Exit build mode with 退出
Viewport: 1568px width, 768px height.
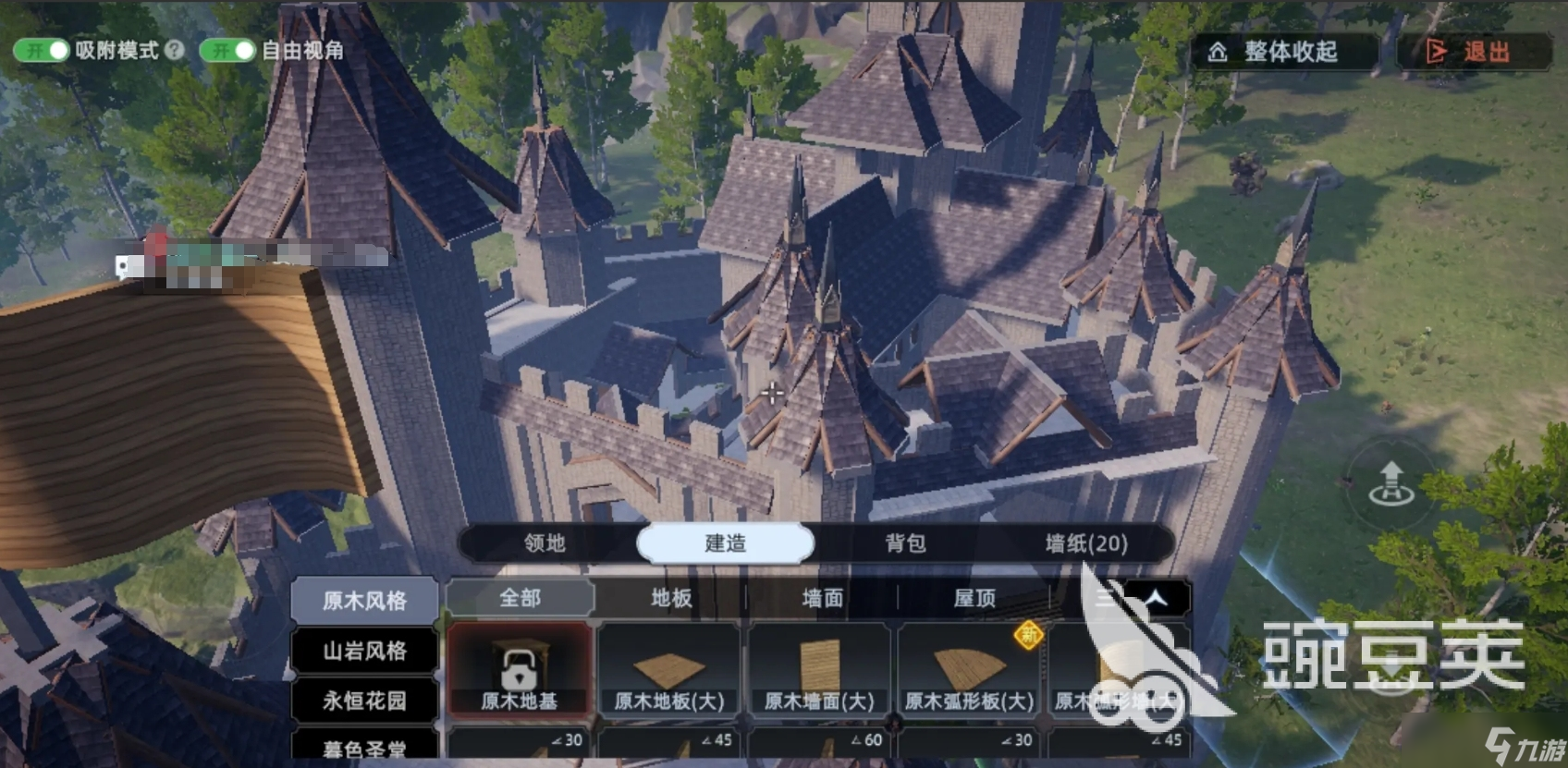(1474, 52)
